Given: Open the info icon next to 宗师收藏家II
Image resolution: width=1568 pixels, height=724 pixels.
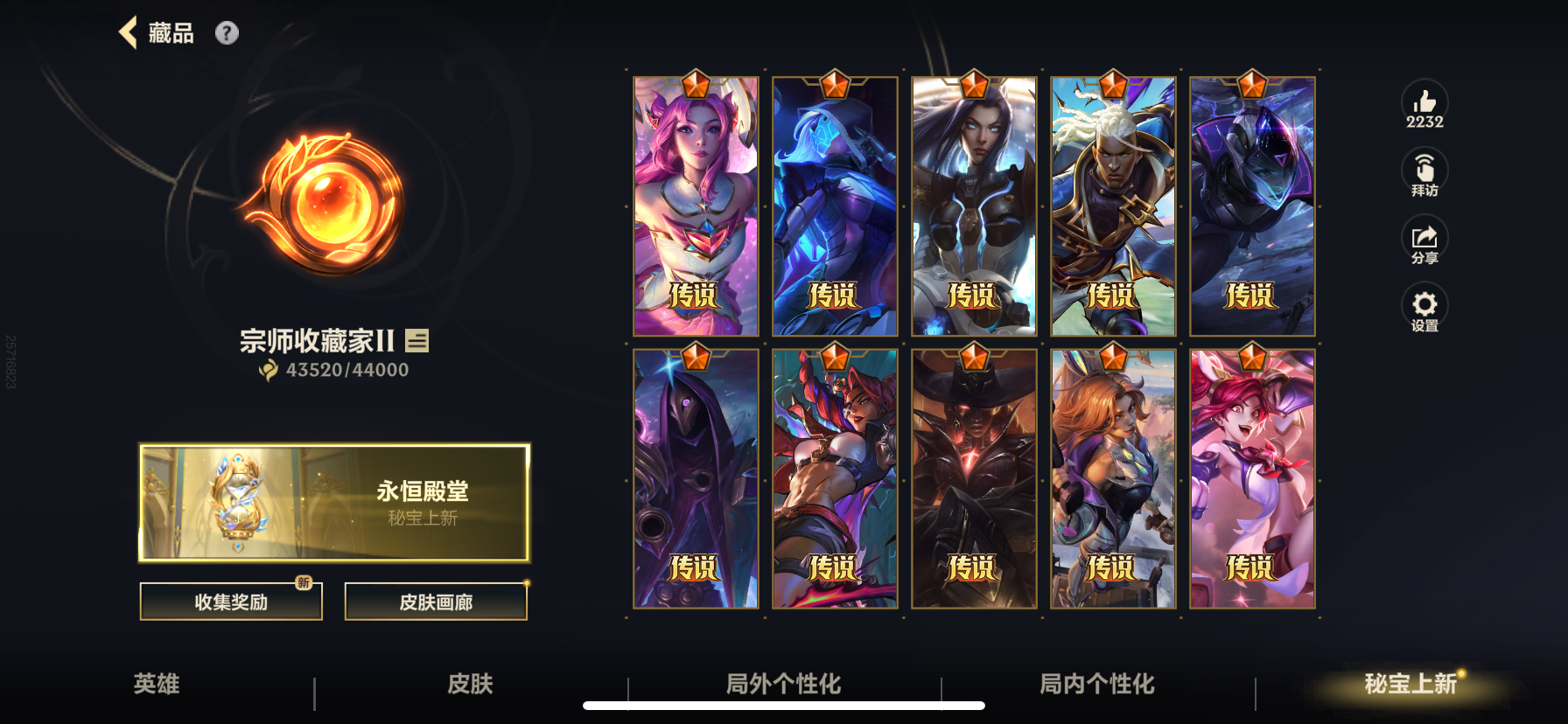Looking at the screenshot, I should click(x=418, y=340).
